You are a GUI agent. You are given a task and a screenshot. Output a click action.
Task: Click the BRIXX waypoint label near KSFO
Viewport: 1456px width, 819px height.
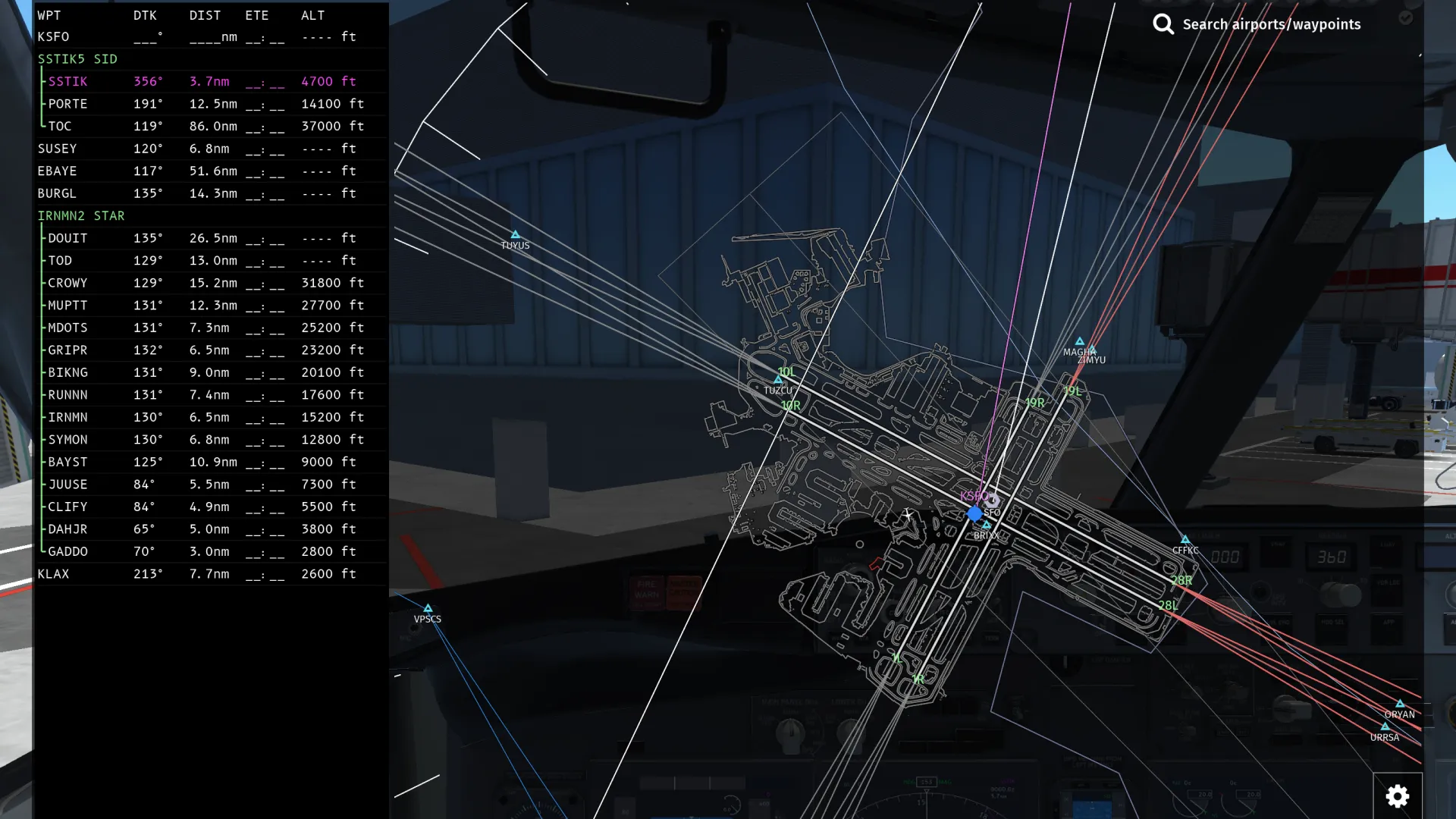[986, 535]
